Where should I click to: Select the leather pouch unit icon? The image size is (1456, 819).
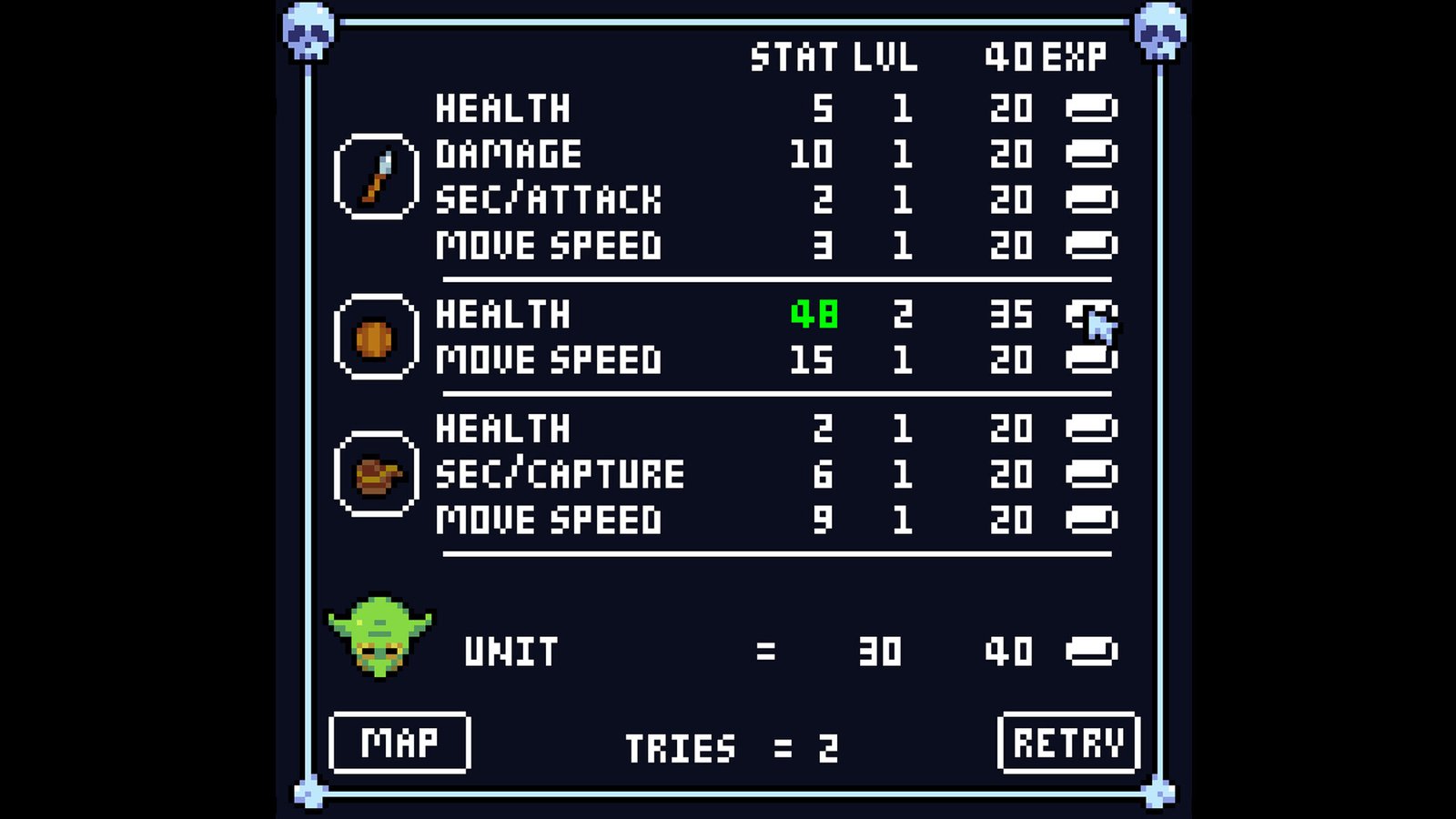[x=377, y=473]
